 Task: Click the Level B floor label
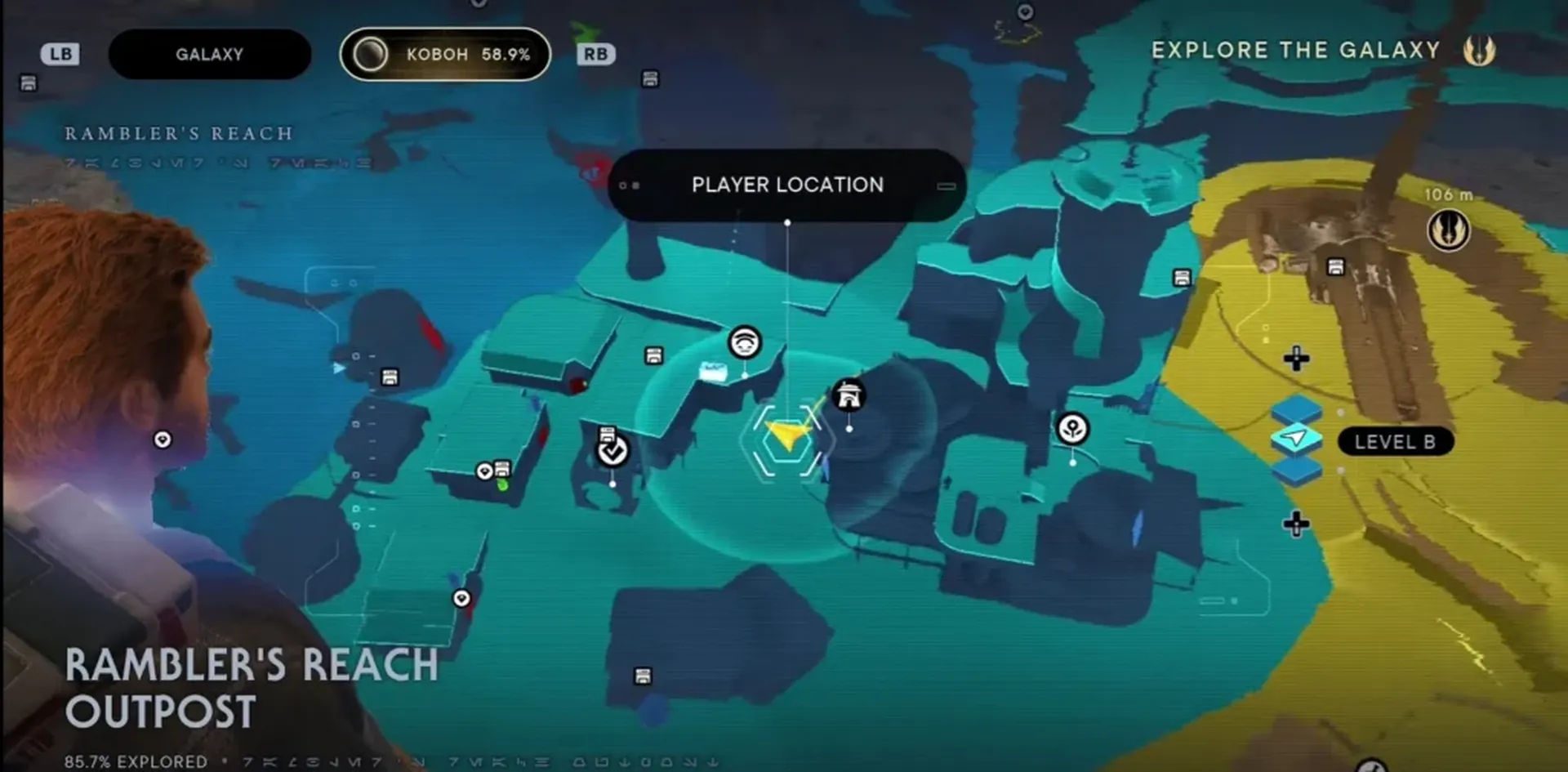click(x=1394, y=442)
